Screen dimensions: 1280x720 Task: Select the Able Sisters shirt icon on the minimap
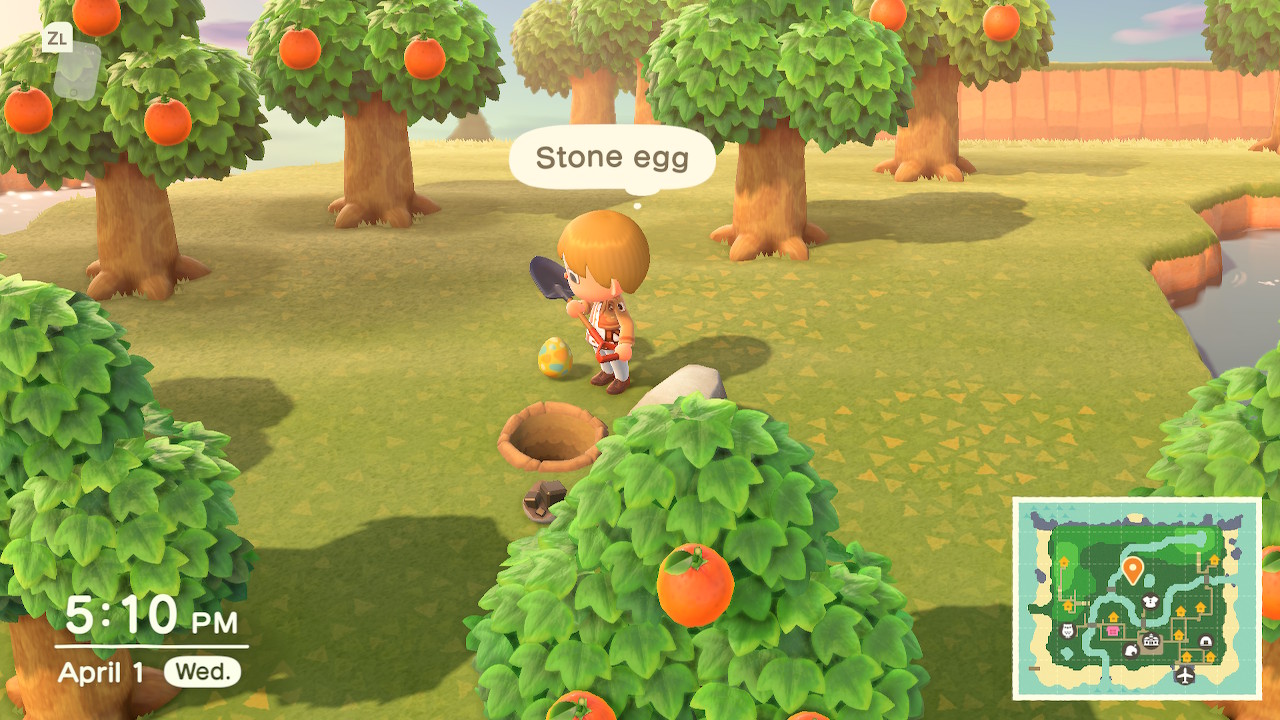coord(1150,601)
